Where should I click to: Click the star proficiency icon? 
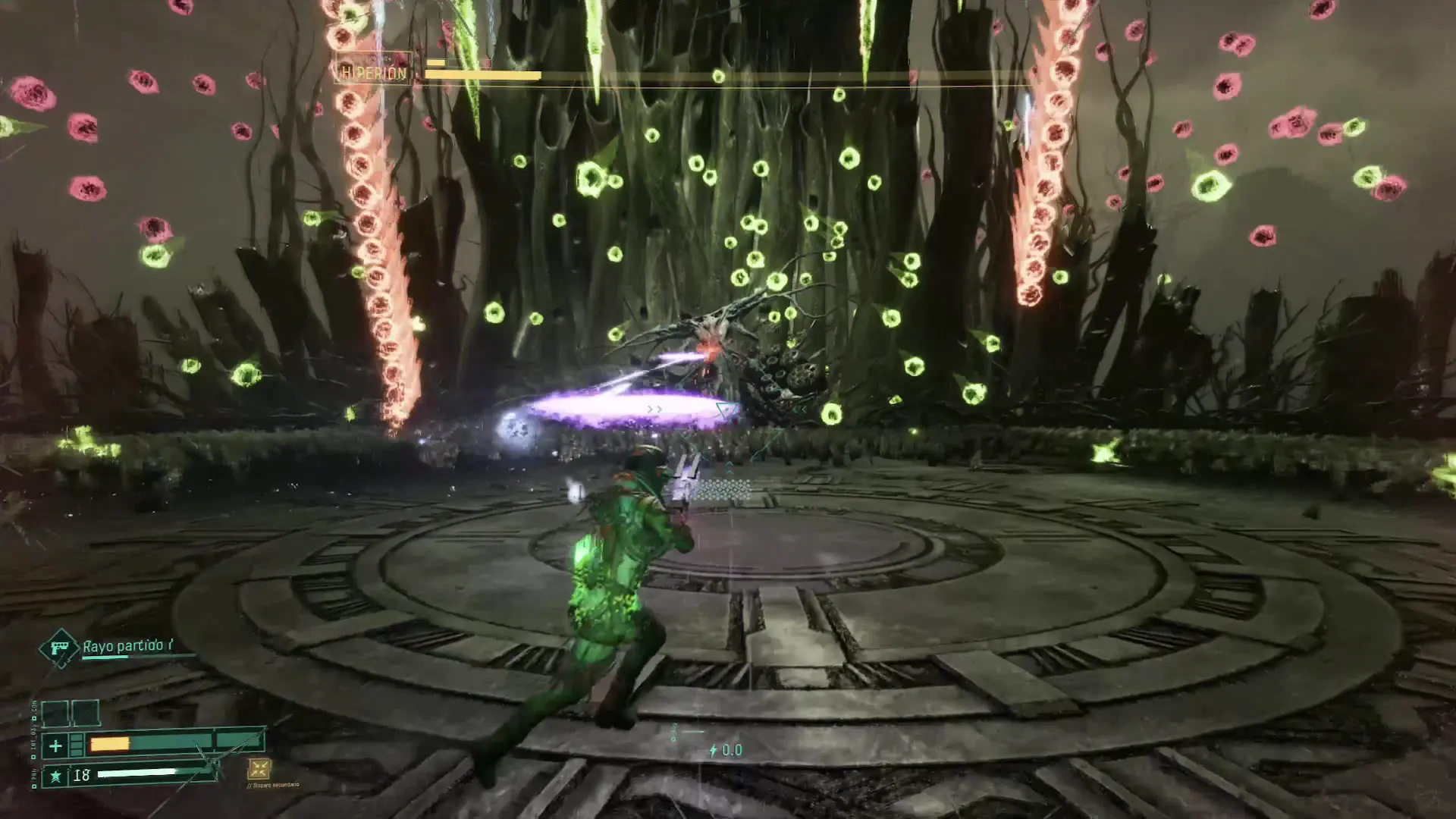coord(55,777)
